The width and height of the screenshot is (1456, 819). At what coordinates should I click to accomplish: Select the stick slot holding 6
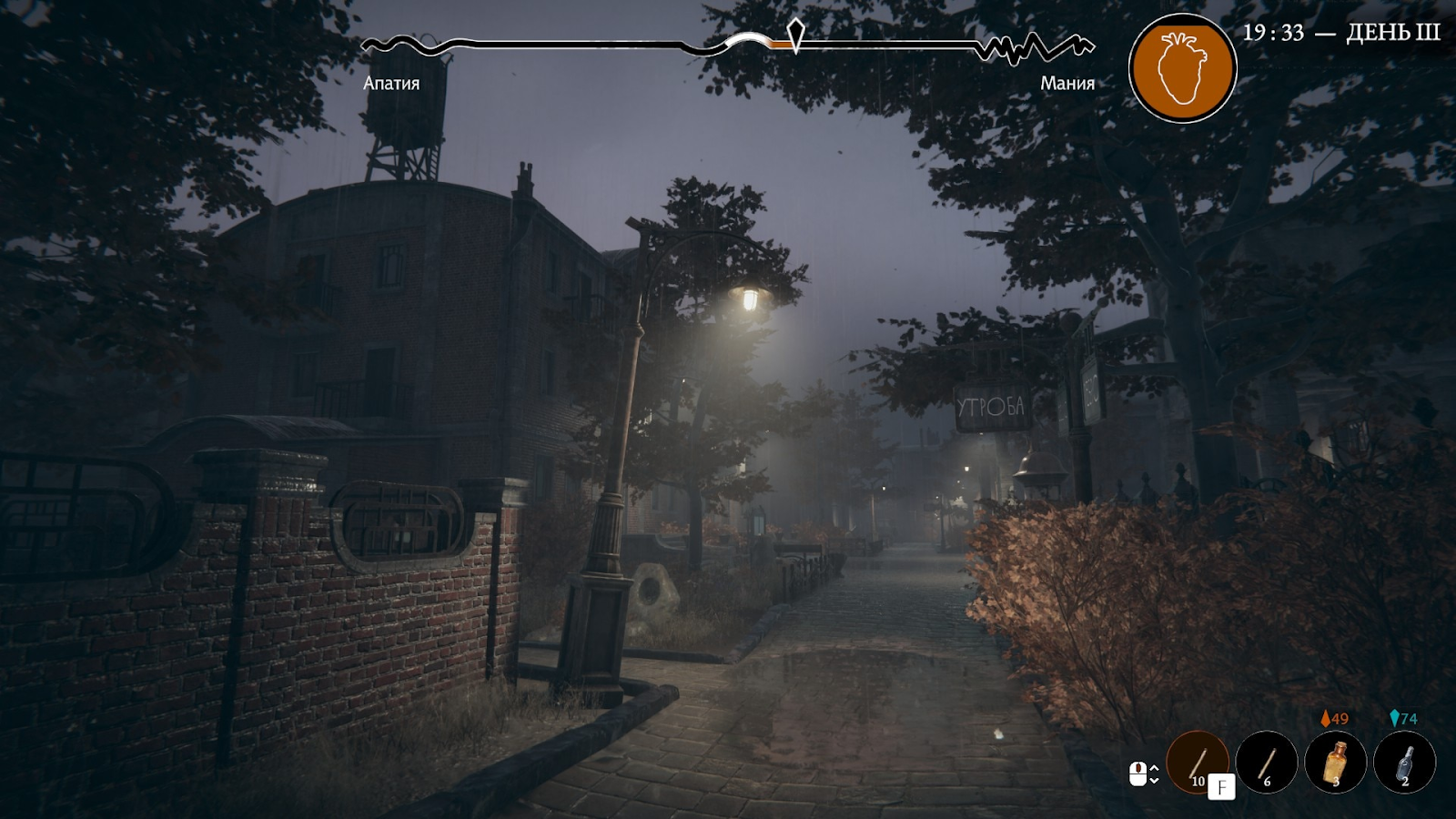[x=1267, y=762]
